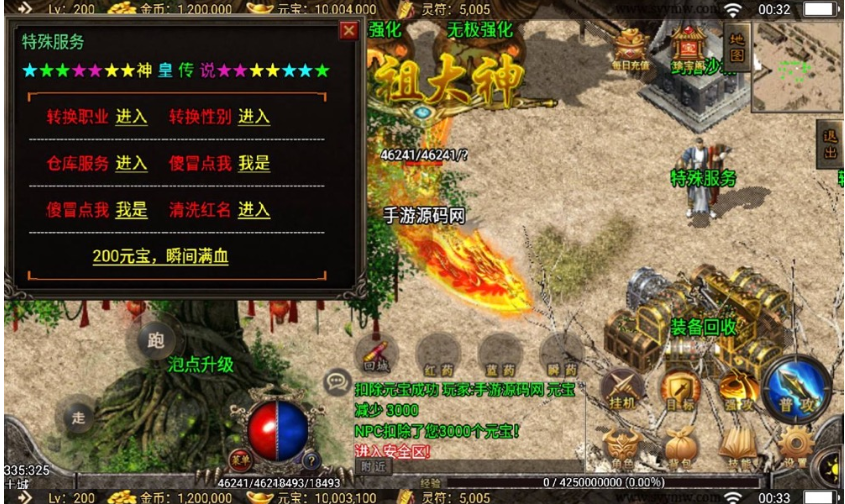Select 进入 beside 清洗红名
Viewport: 845px width, 504px height.
[254, 210]
